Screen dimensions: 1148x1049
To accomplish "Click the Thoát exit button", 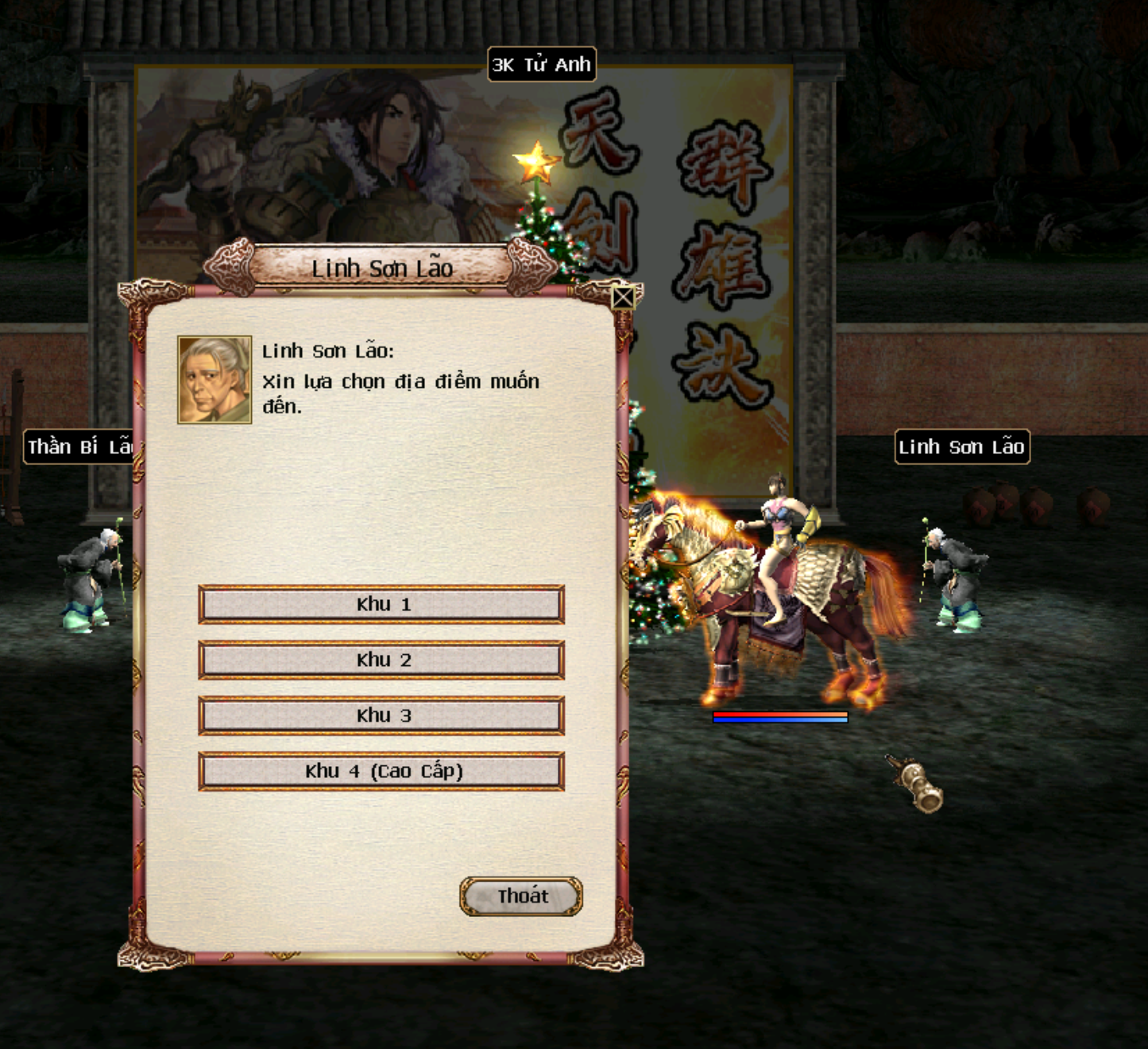I will (521, 896).
